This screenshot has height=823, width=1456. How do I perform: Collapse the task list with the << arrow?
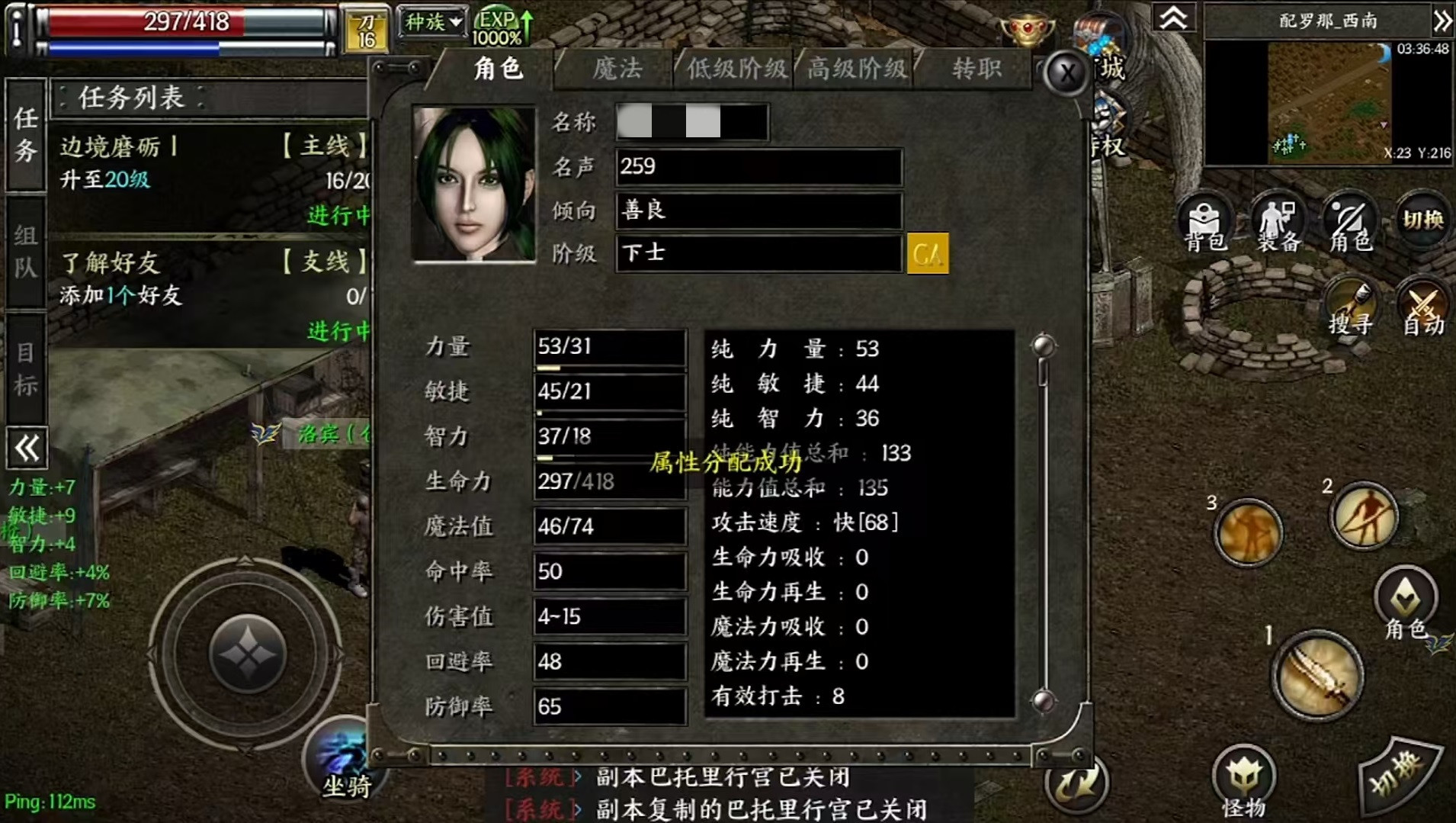(x=26, y=448)
